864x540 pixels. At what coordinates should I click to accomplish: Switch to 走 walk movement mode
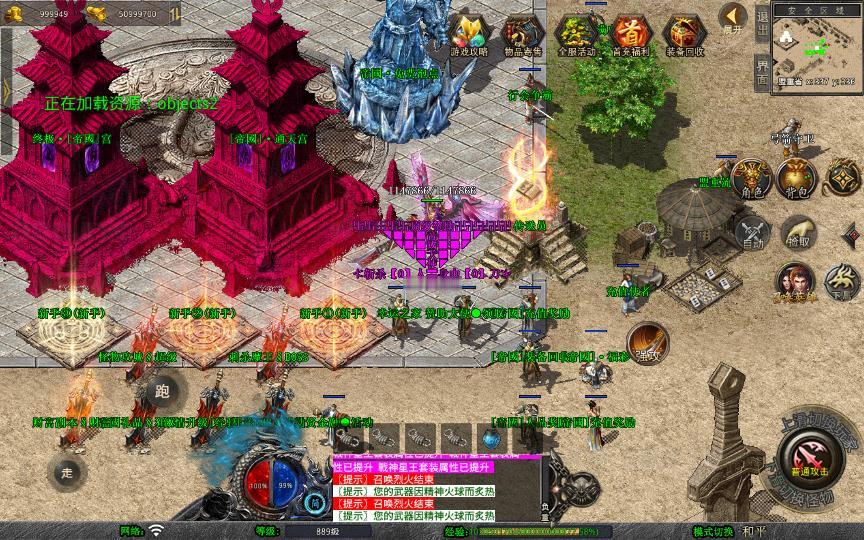tap(68, 471)
